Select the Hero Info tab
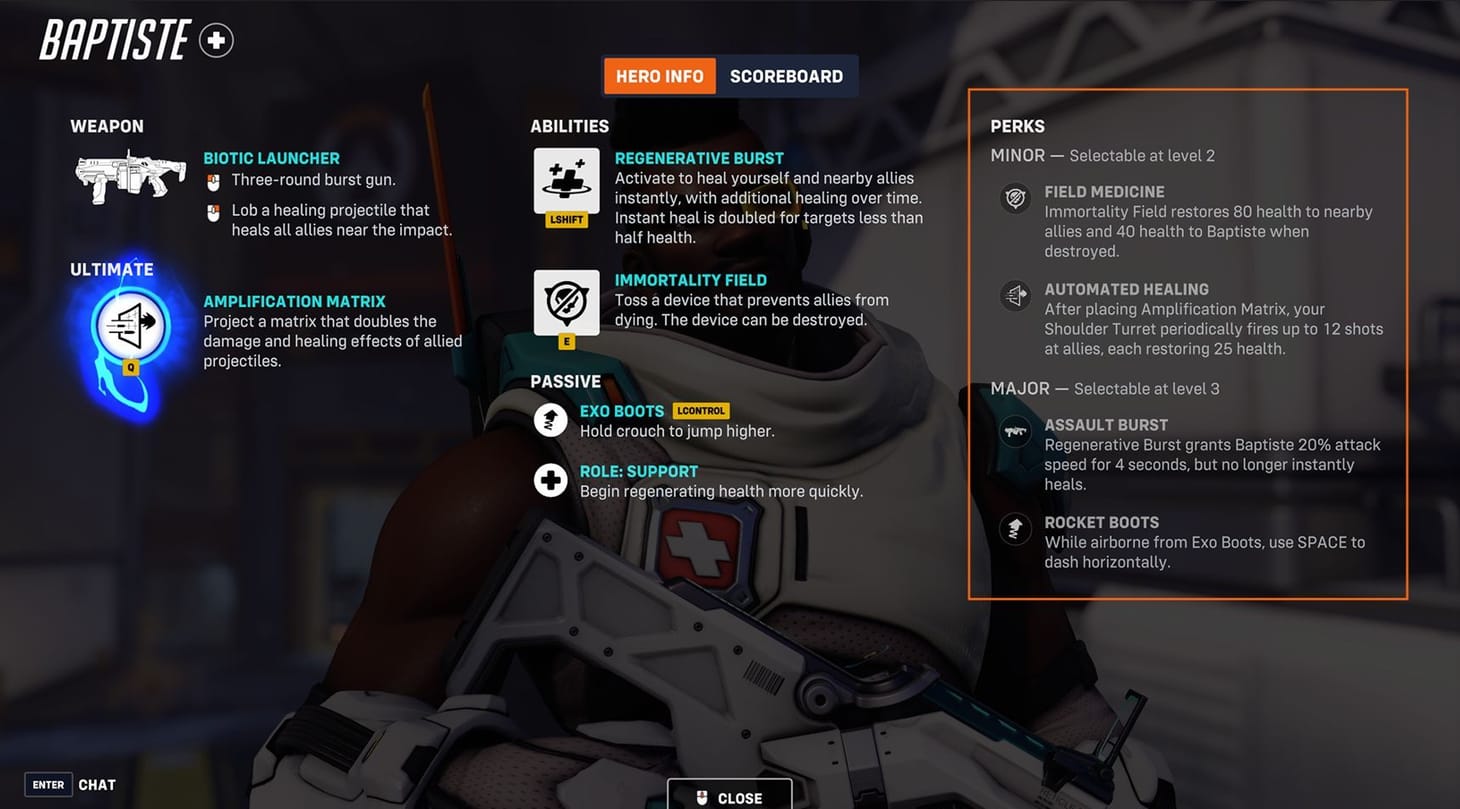Screen dimensions: 1460x809 (x=659, y=75)
